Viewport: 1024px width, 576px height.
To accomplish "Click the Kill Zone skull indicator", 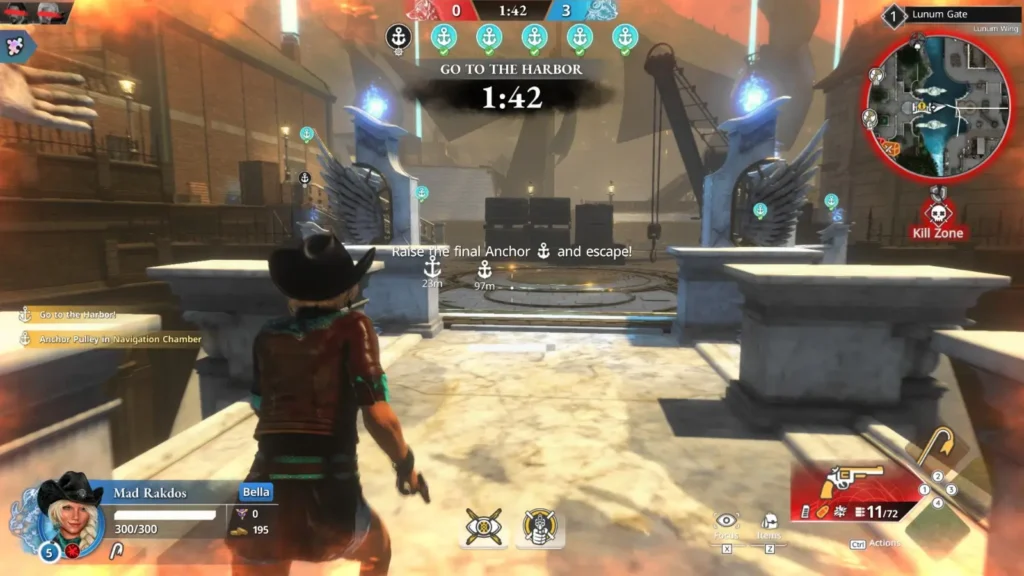I will pos(937,215).
